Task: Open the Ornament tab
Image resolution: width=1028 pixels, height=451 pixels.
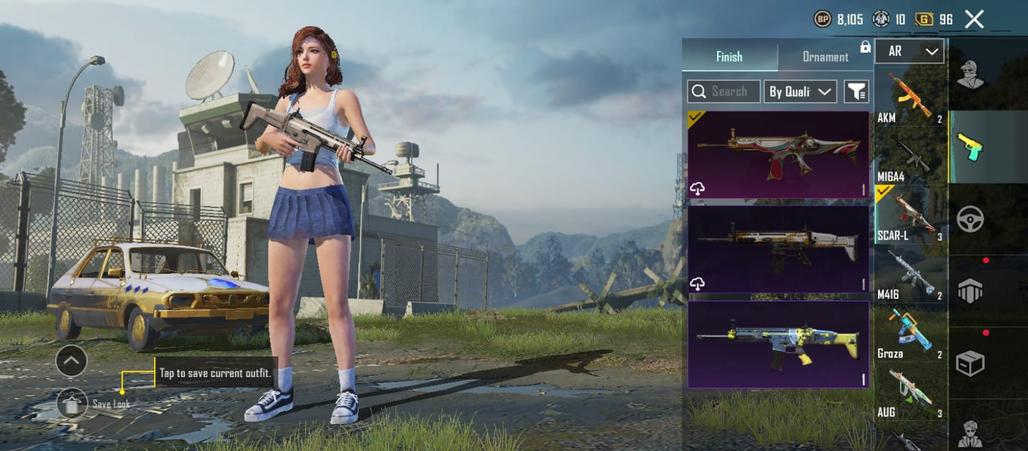Action: coord(825,57)
